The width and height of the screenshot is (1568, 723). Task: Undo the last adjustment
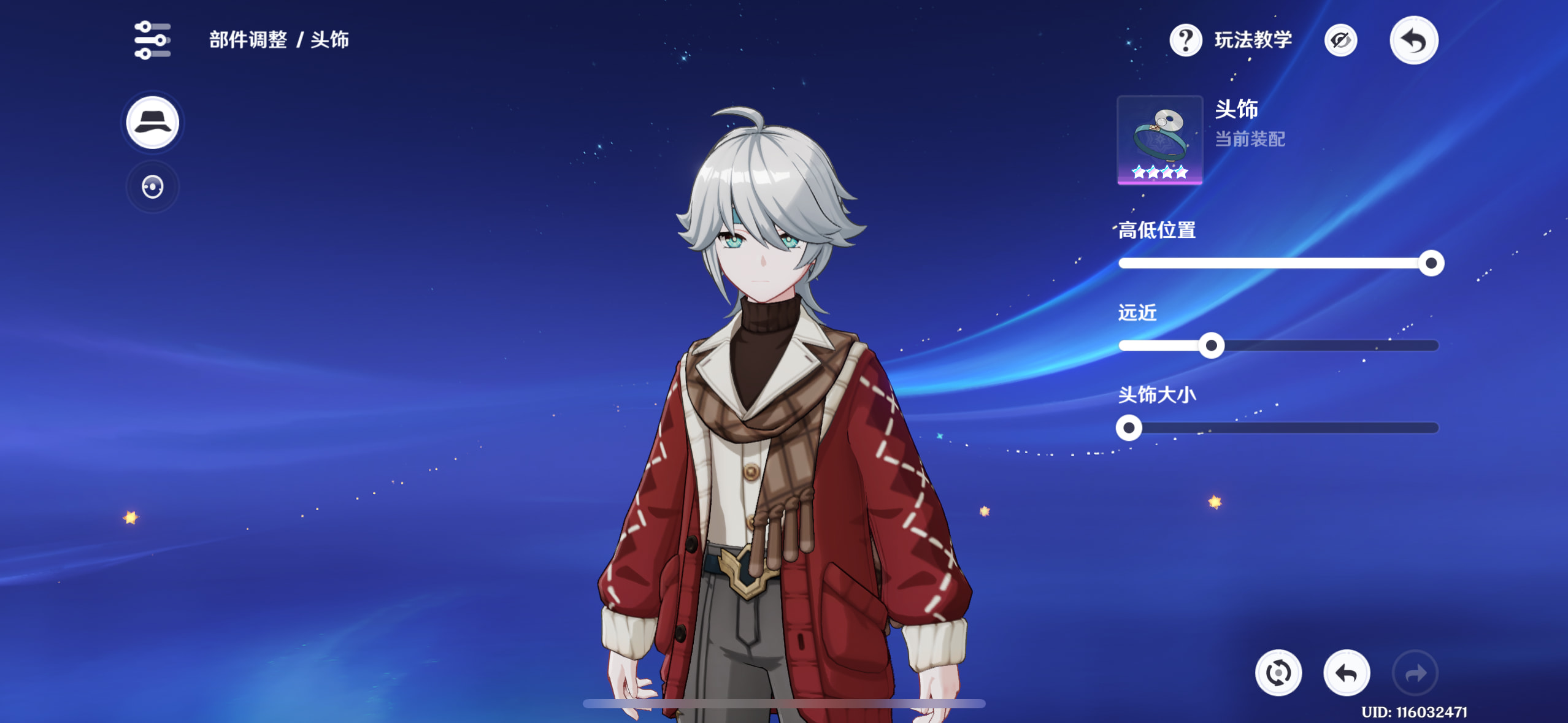coord(1347,673)
